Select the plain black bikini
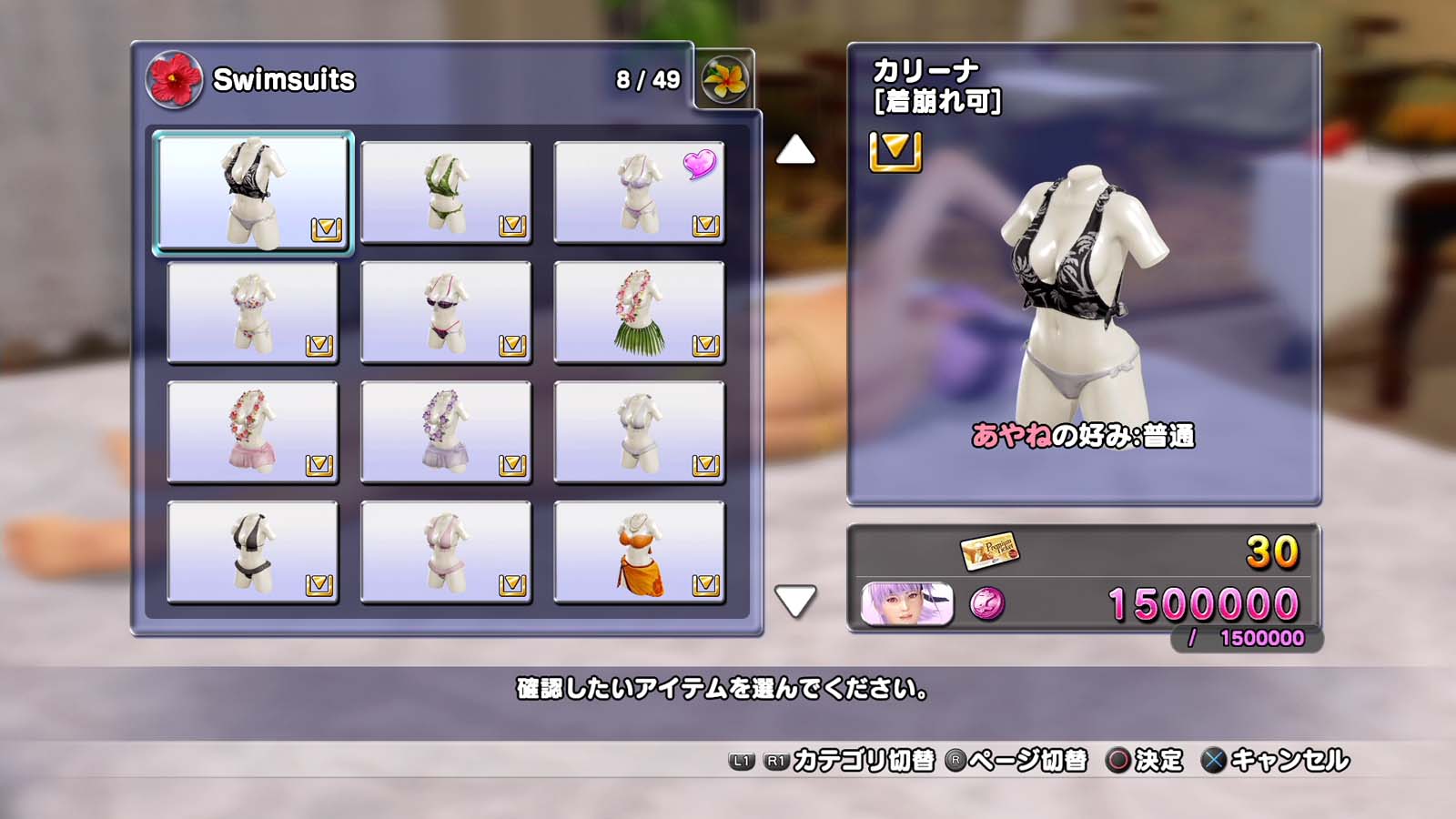Screen dimensions: 1456x819 [253, 552]
